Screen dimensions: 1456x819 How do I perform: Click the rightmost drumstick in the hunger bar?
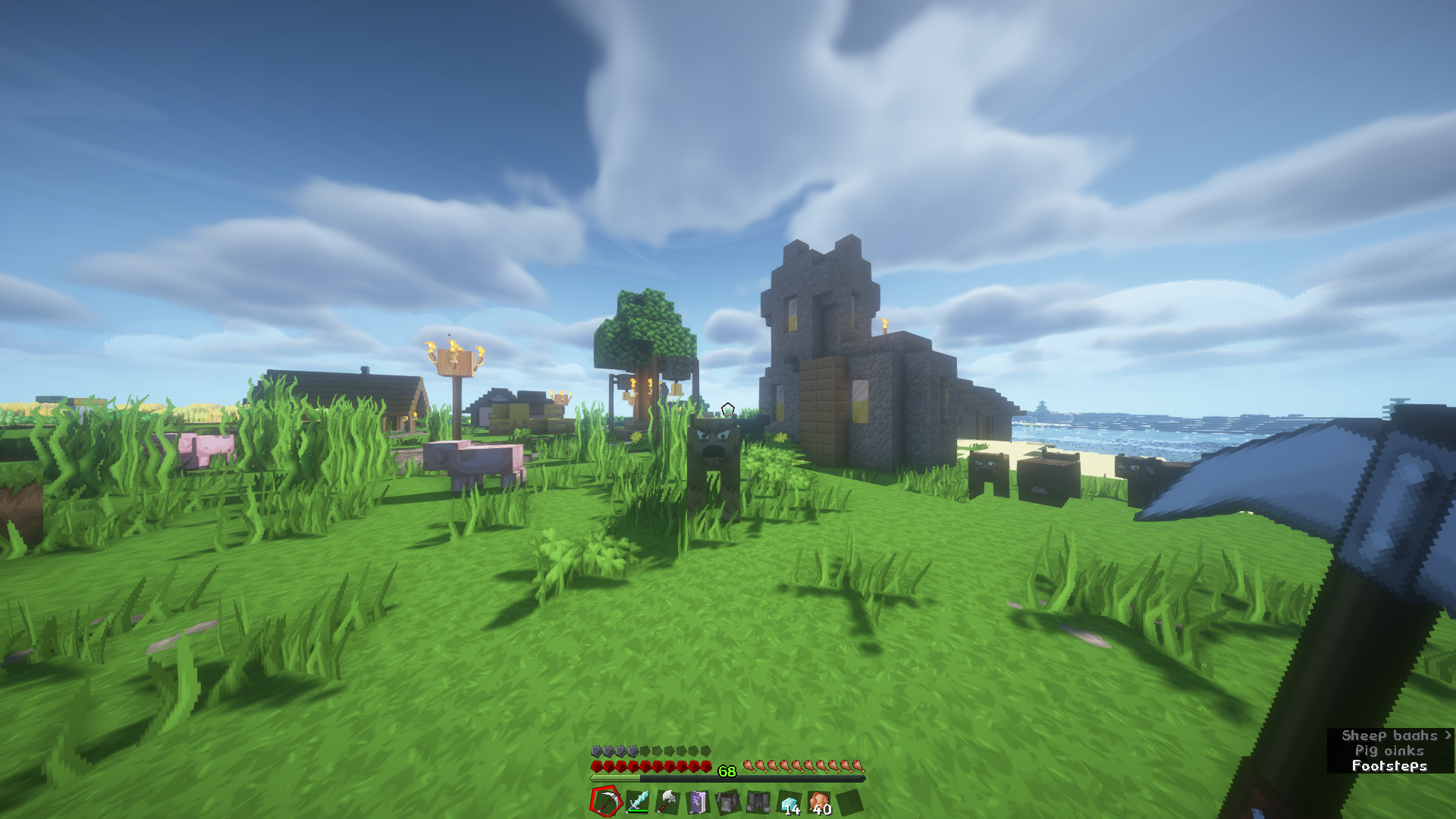point(859,765)
